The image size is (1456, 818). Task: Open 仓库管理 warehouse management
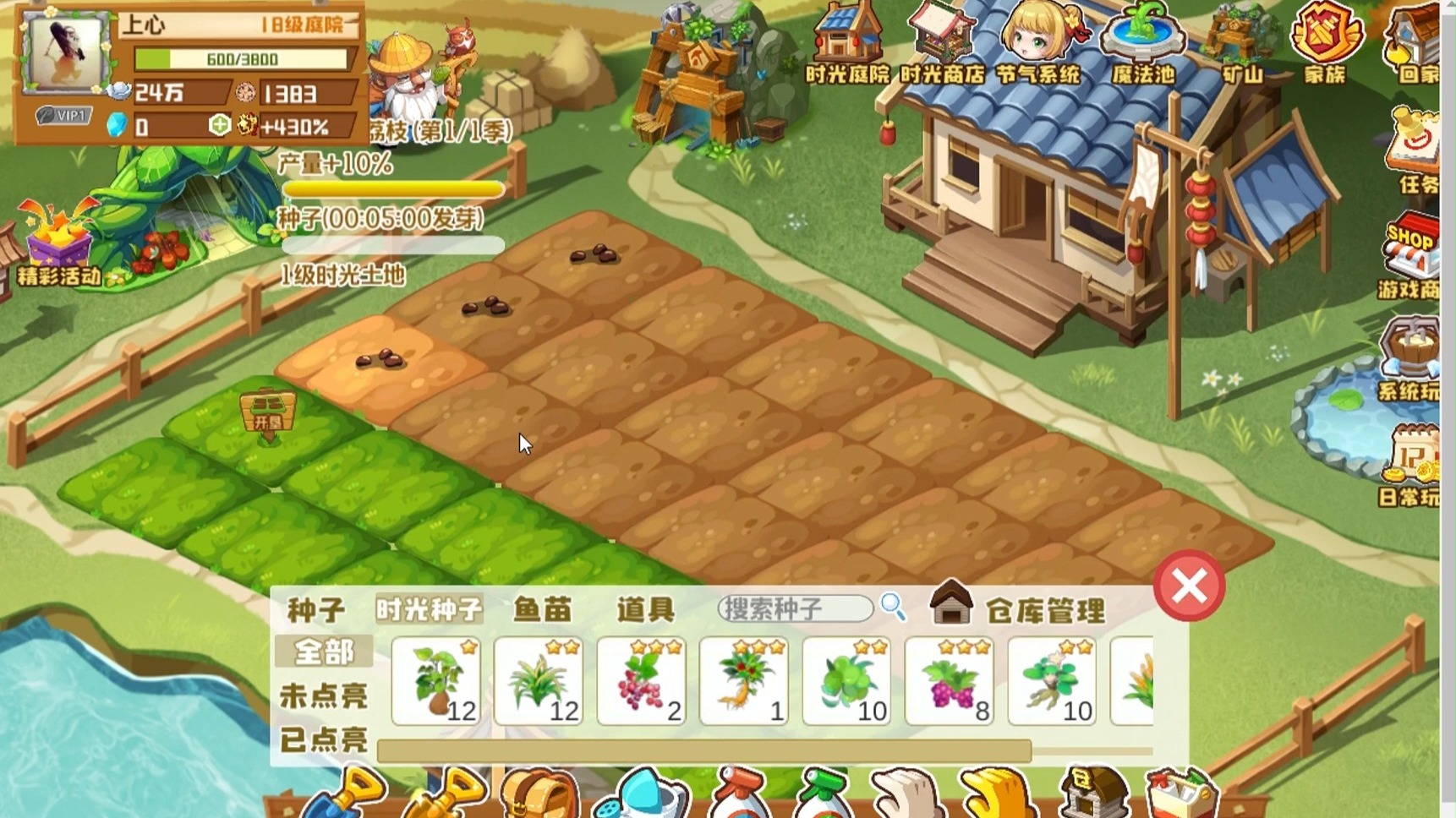[x=1020, y=608]
